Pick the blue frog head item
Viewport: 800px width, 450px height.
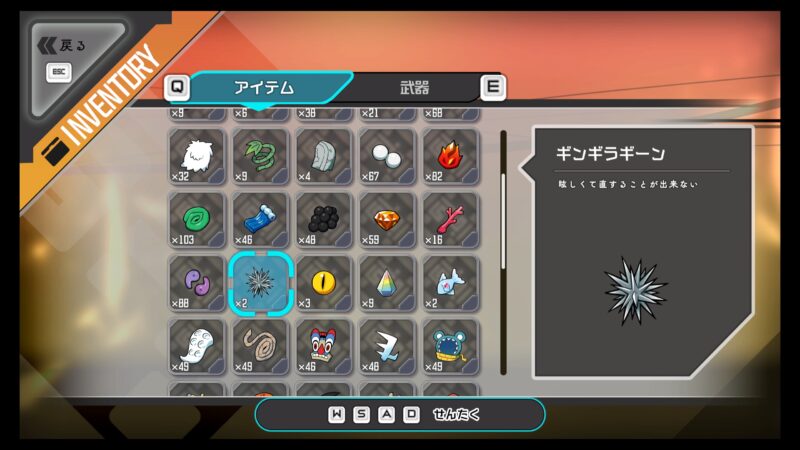coord(450,346)
